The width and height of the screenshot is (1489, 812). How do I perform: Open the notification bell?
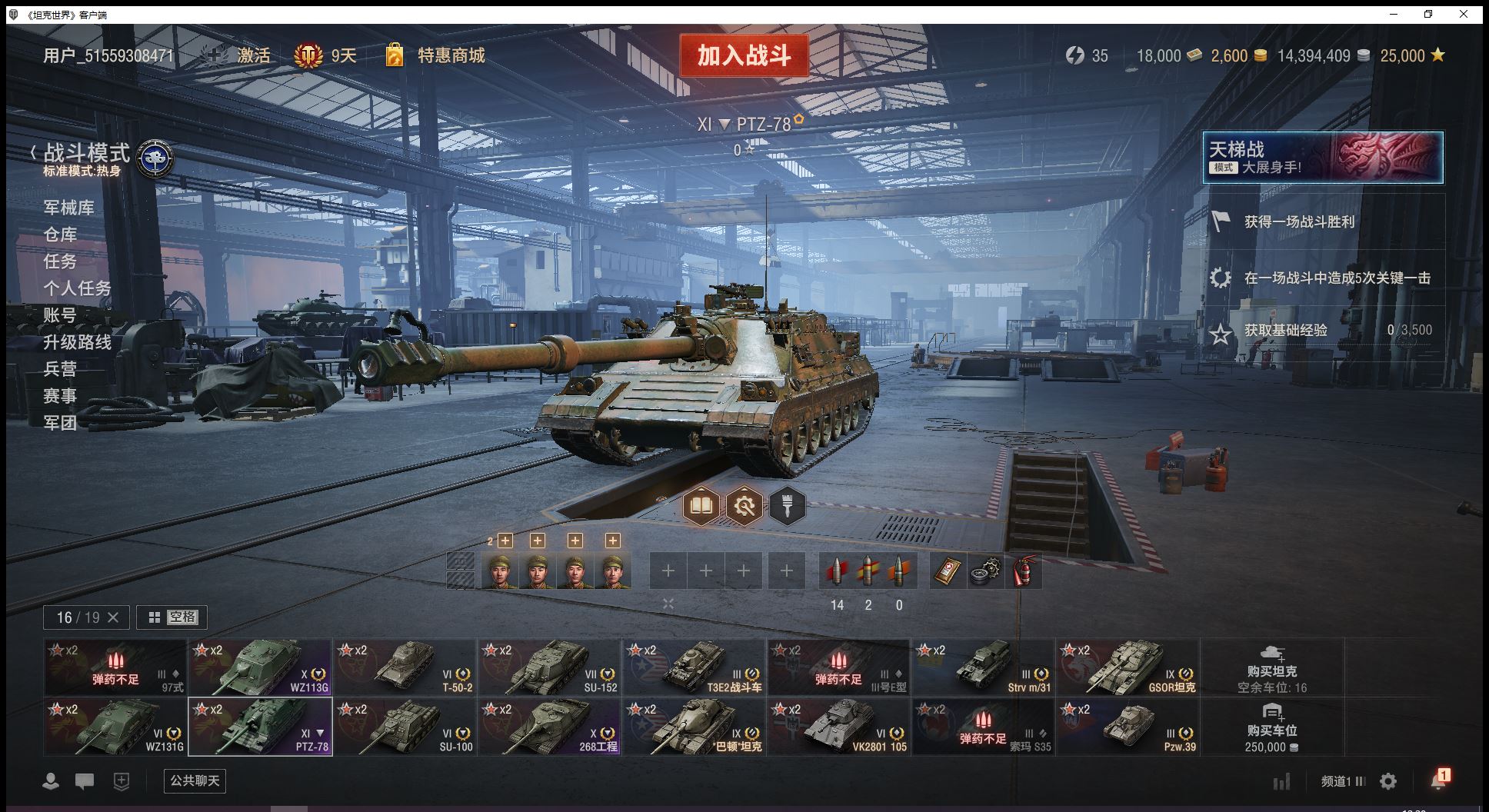tap(1437, 780)
